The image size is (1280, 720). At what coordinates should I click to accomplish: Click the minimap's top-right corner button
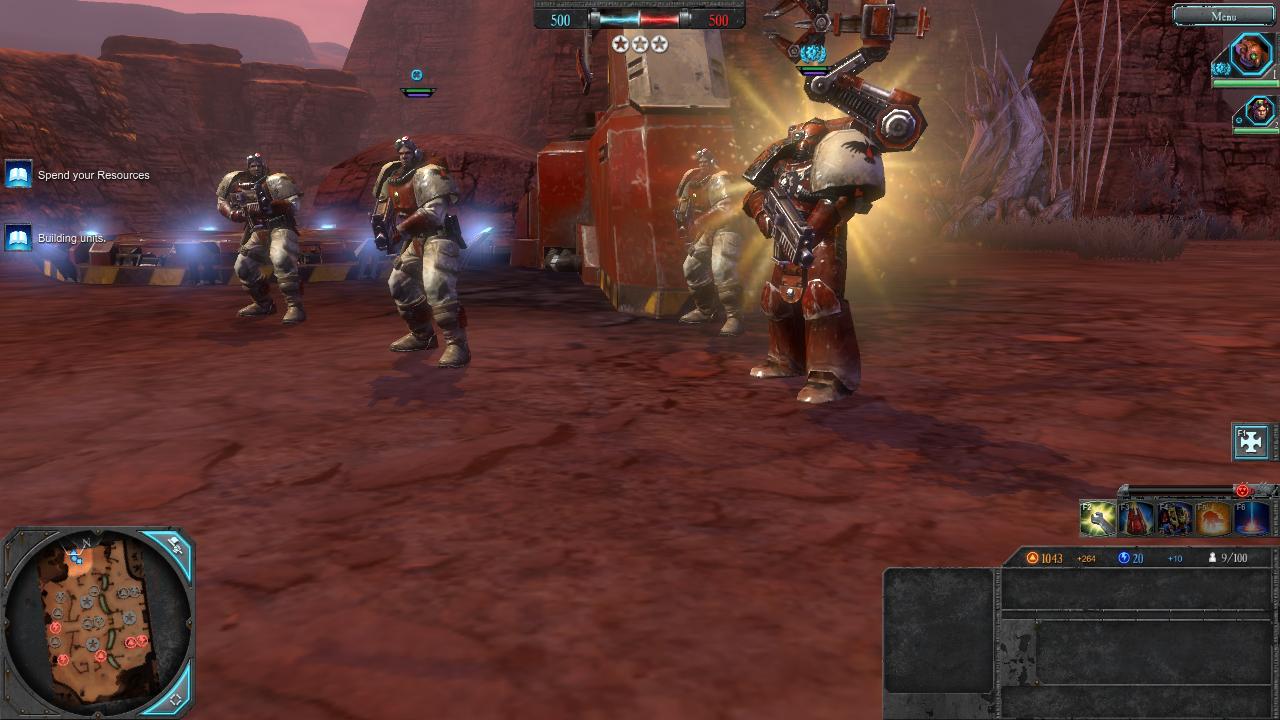point(175,545)
